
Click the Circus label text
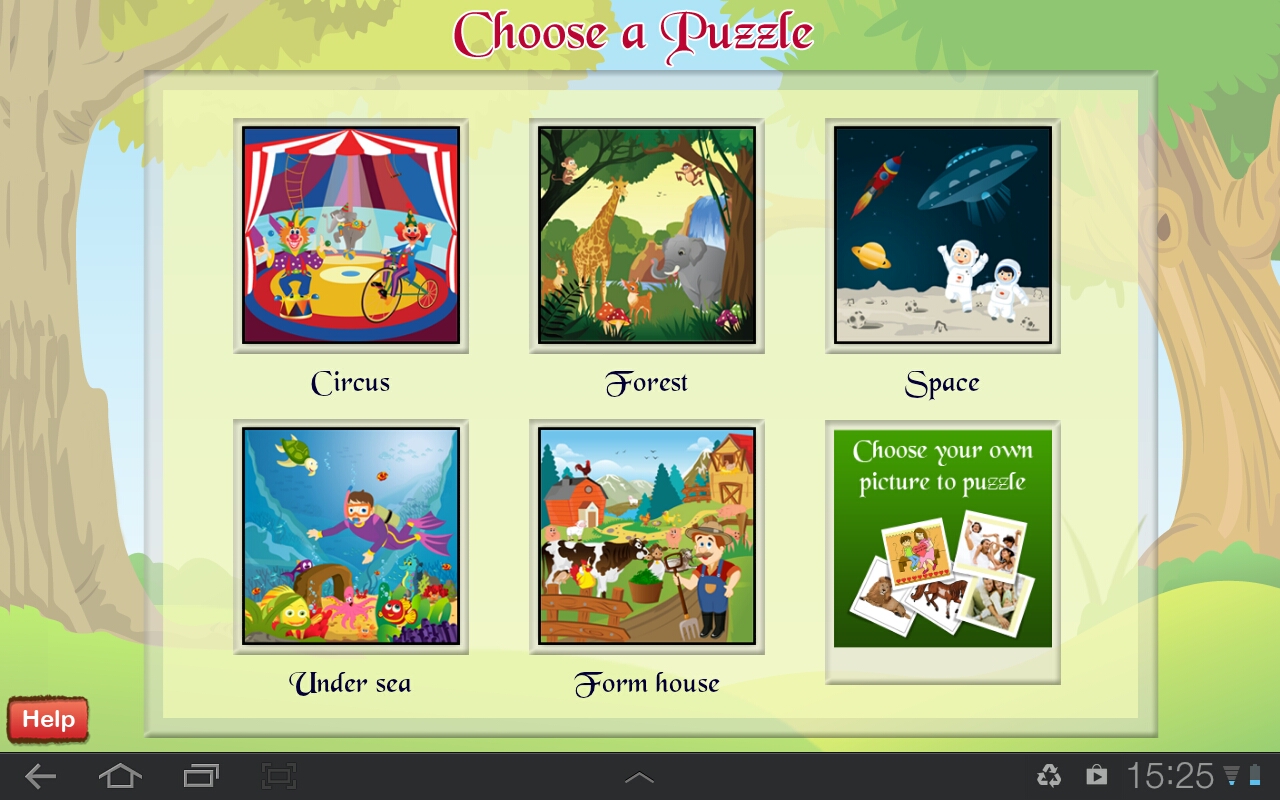349,382
